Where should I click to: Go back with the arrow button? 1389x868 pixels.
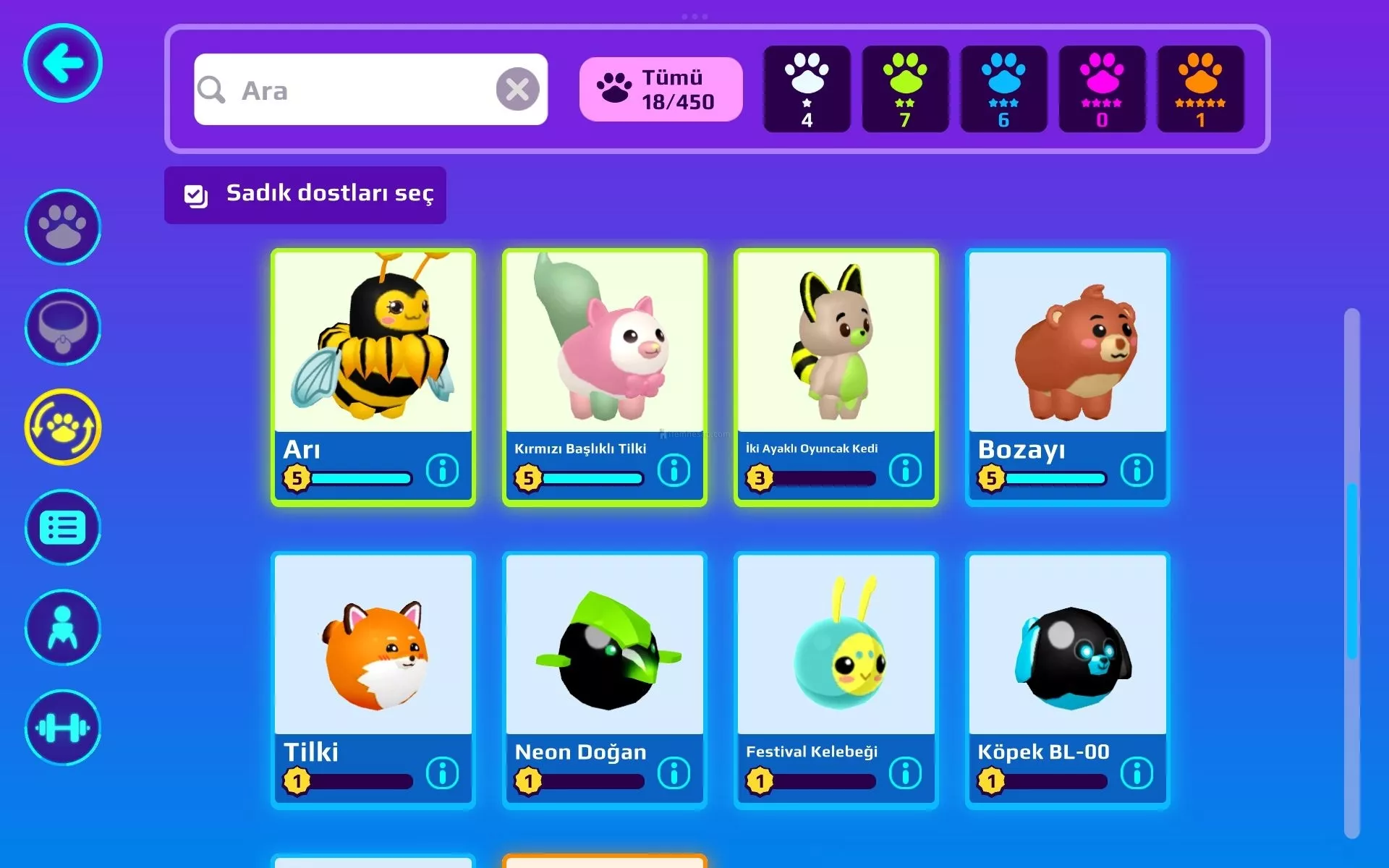(x=63, y=63)
